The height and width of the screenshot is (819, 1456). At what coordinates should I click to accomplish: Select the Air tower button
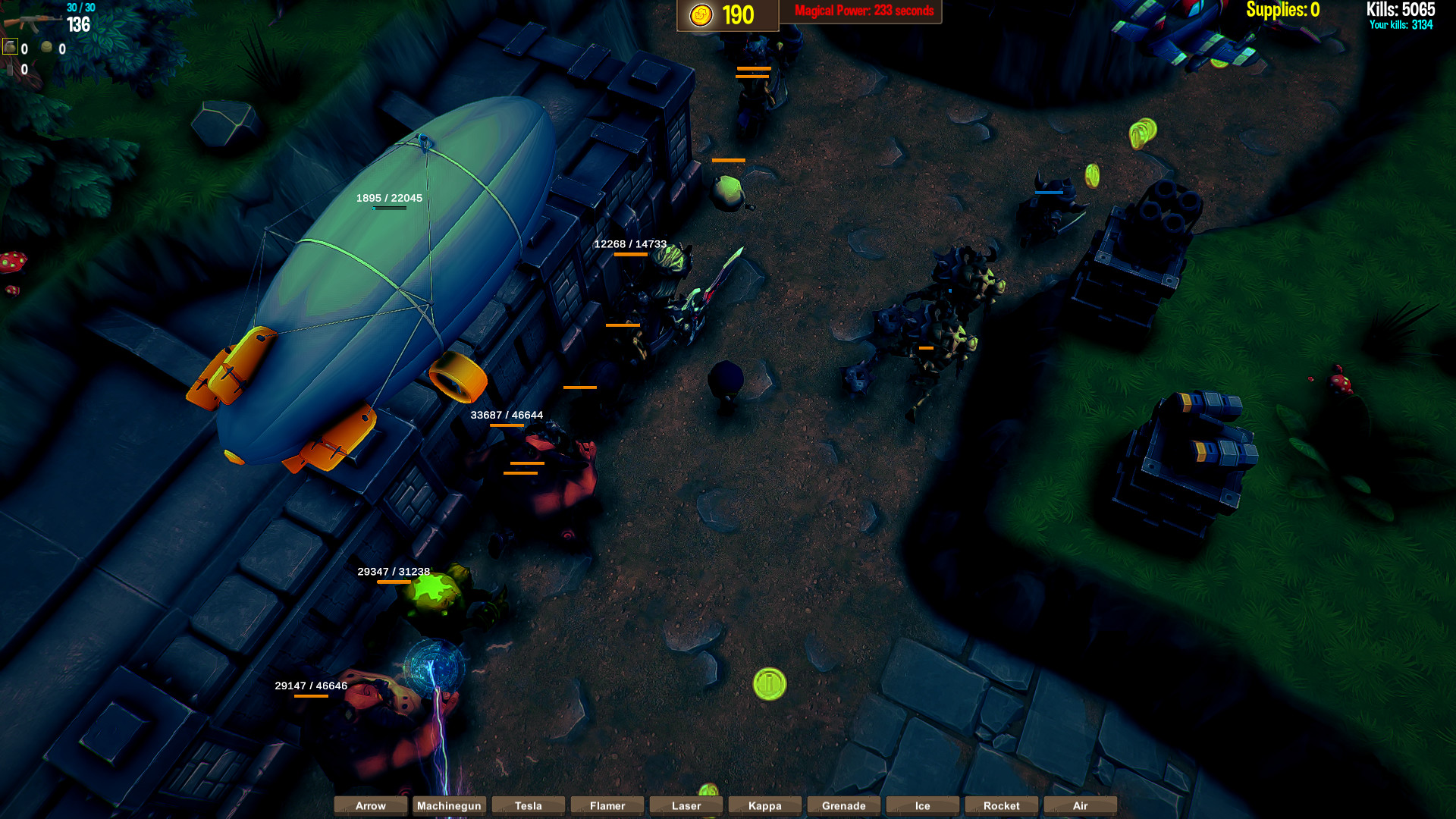pyautogui.click(x=1081, y=805)
